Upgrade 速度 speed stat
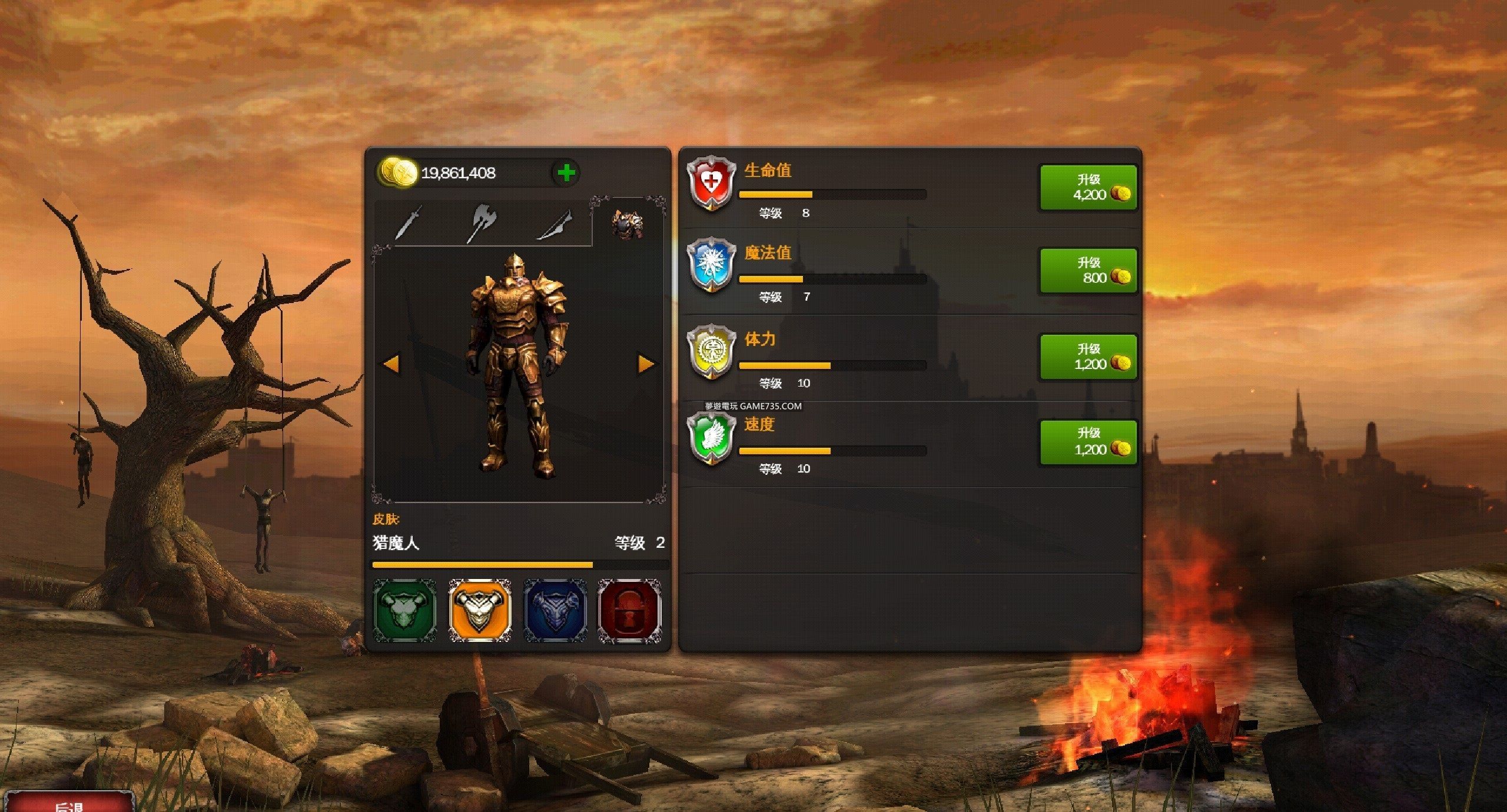This screenshot has height=812, width=1507. 1088,442
